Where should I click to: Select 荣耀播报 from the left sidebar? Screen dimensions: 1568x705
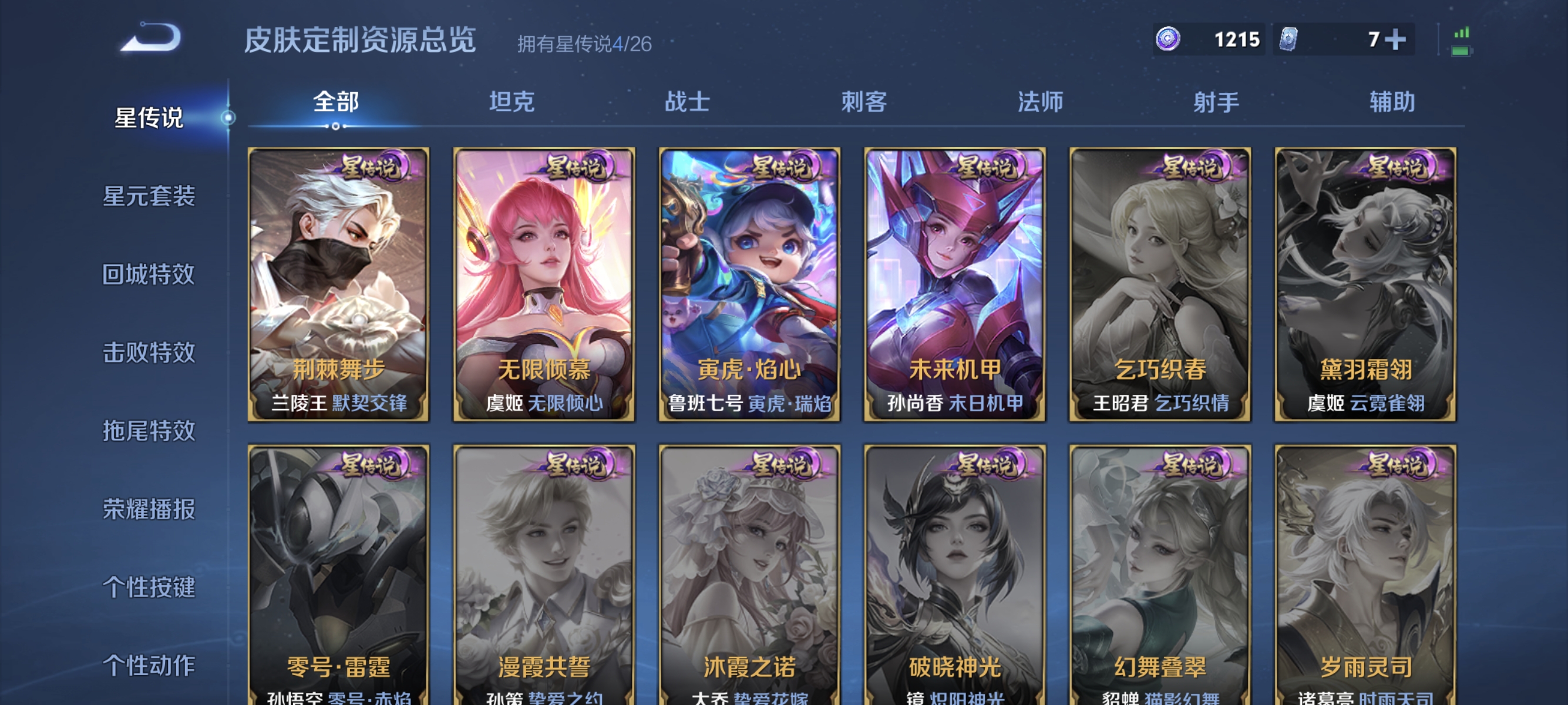point(148,511)
